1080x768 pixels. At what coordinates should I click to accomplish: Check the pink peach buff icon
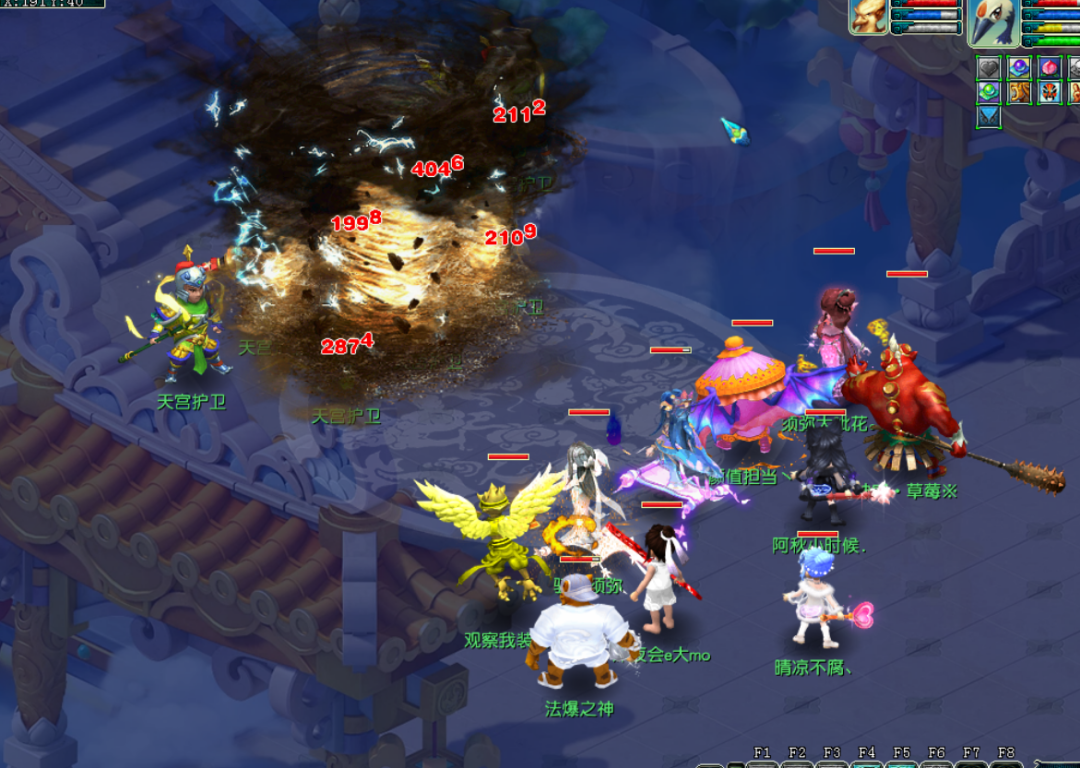coord(1048,67)
